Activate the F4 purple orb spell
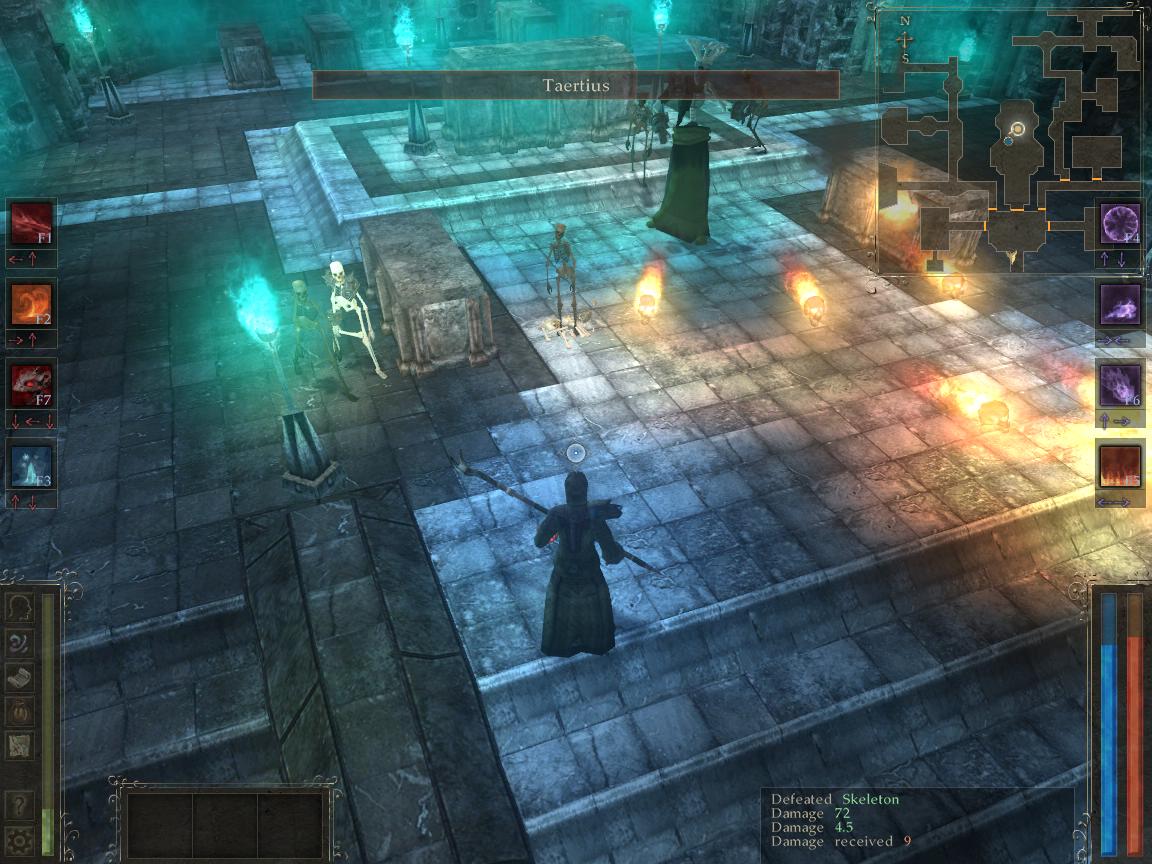 coord(1120,223)
